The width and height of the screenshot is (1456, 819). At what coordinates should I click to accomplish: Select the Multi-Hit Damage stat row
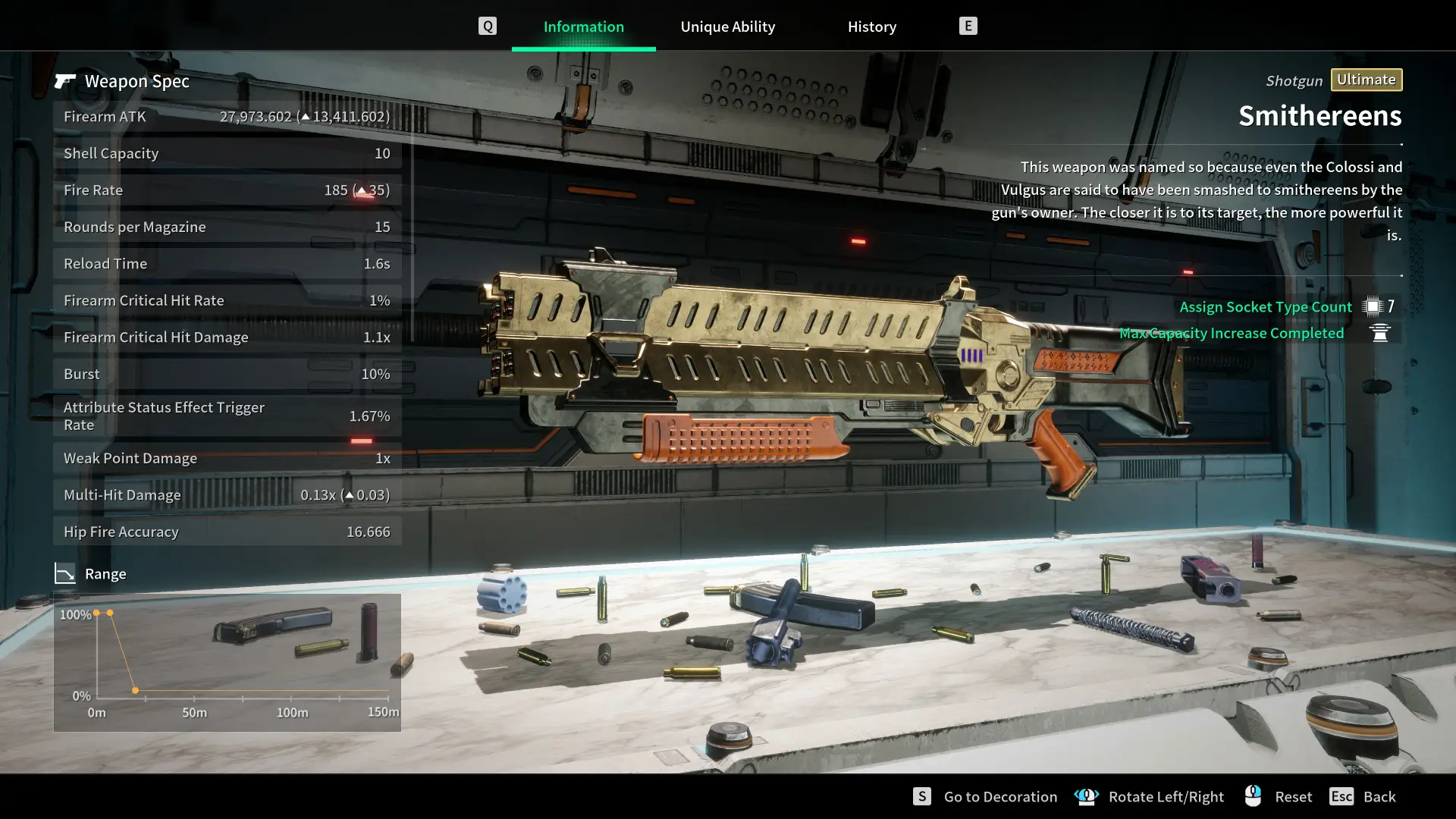click(227, 495)
